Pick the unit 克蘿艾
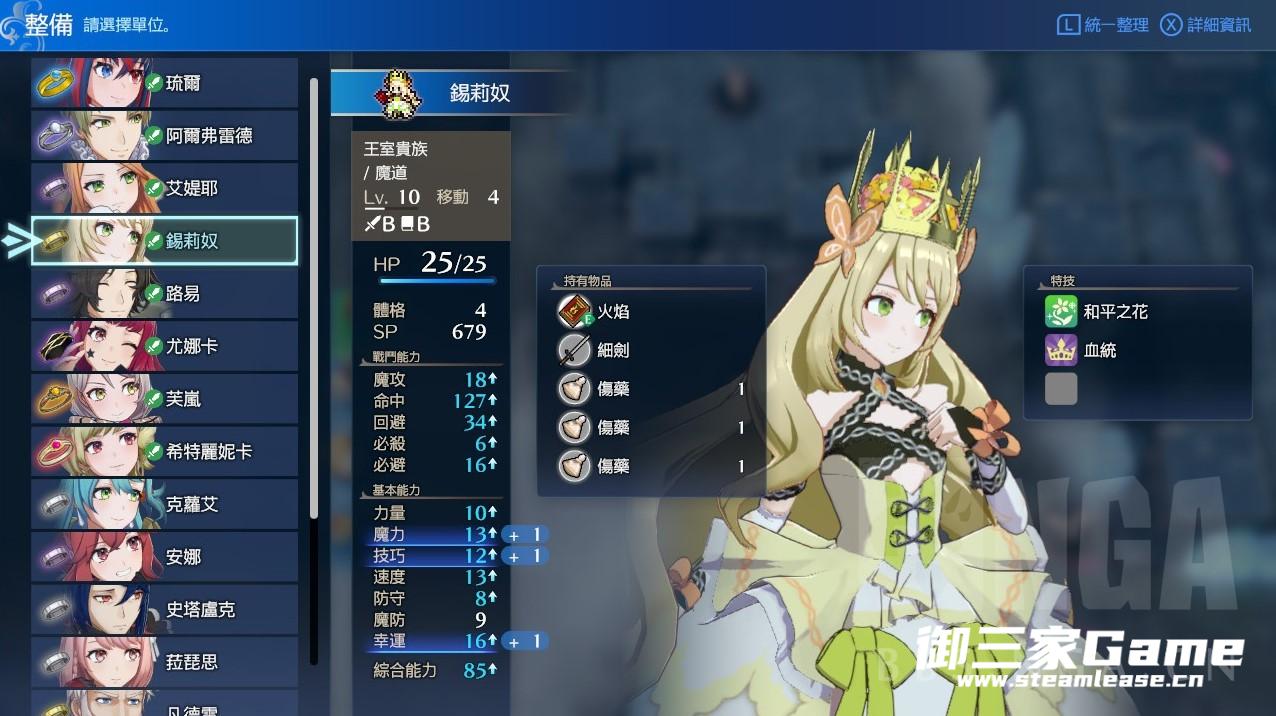Image resolution: width=1276 pixels, height=716 pixels. (165, 505)
